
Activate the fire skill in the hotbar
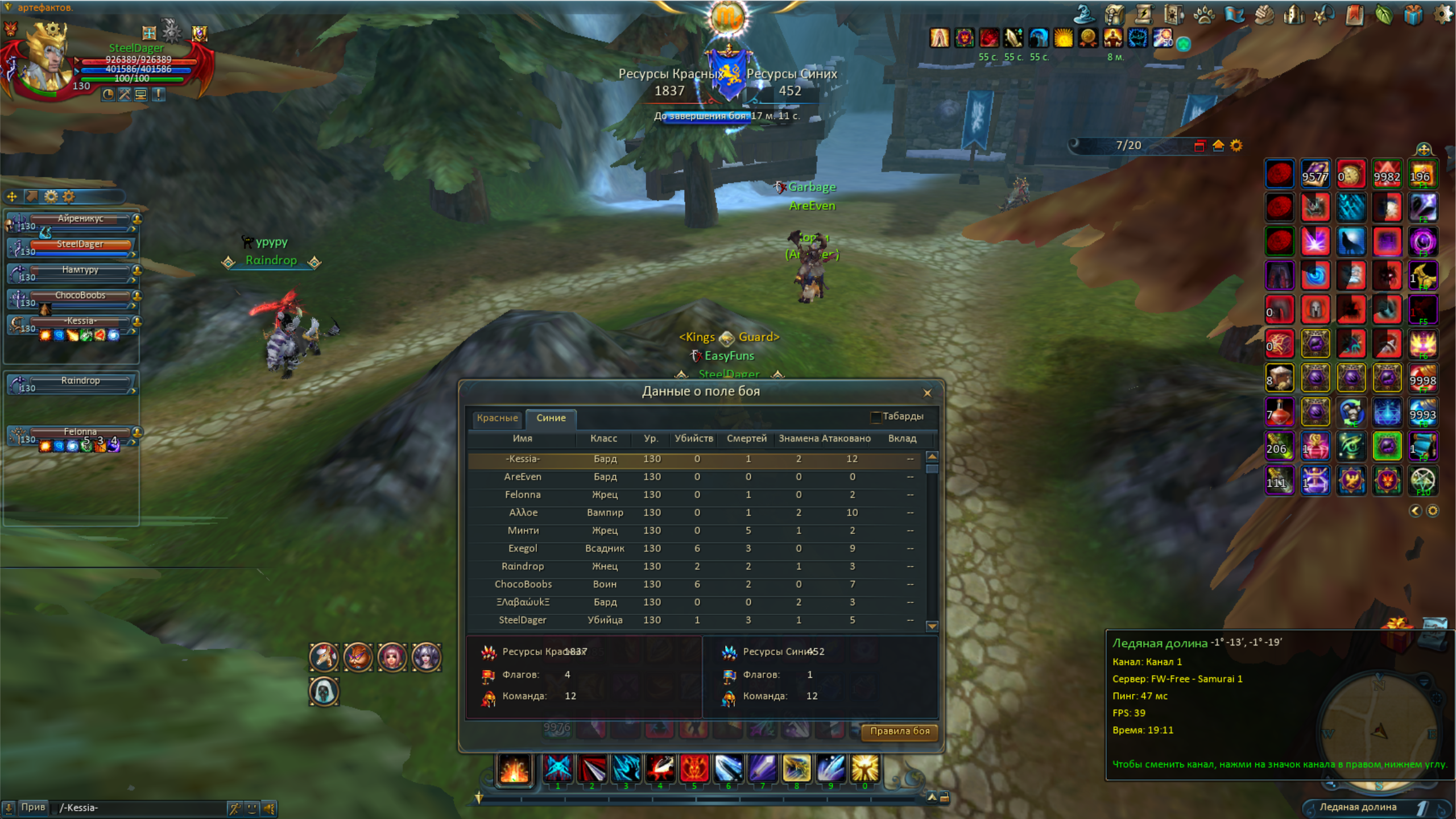coord(515,770)
